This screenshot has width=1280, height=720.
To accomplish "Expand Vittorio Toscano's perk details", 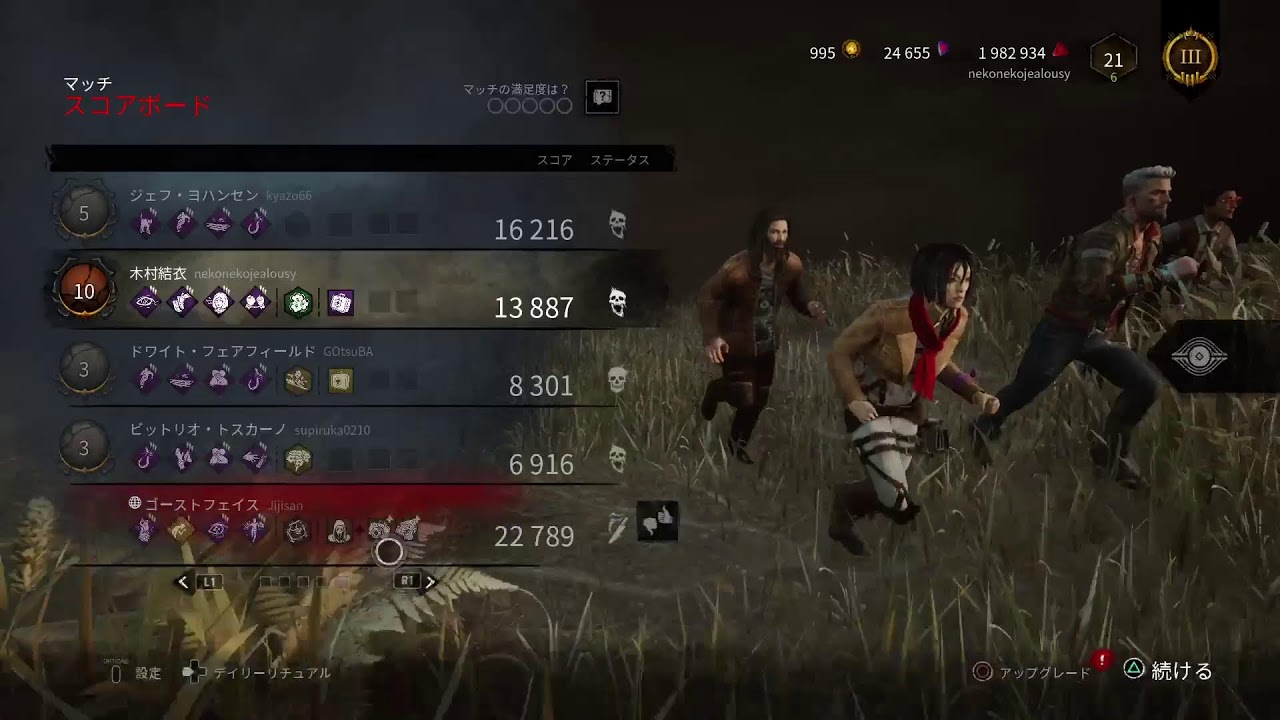I will pos(145,458).
